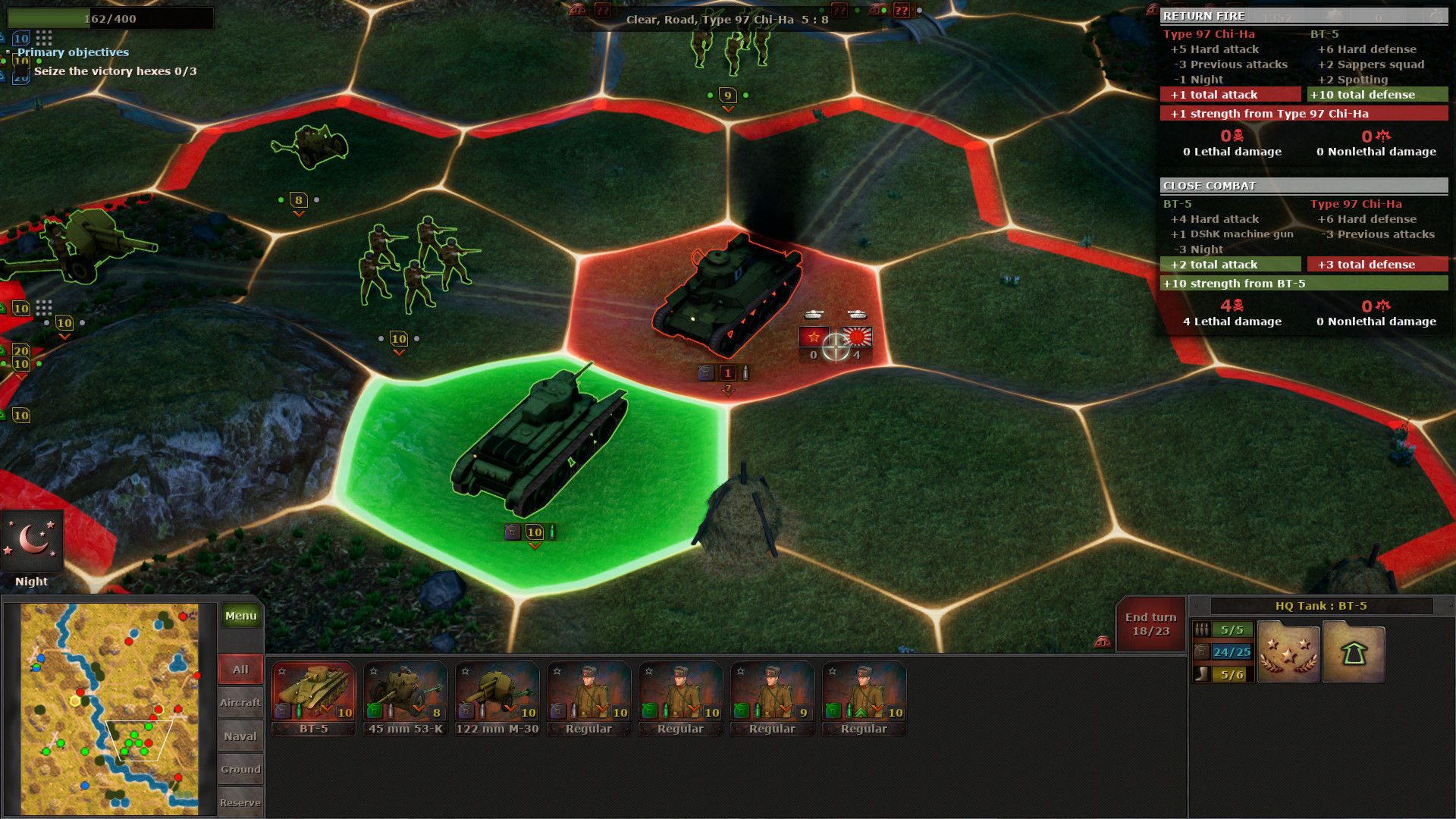Select the All units filter button
This screenshot has width=1456, height=819.
(x=240, y=669)
